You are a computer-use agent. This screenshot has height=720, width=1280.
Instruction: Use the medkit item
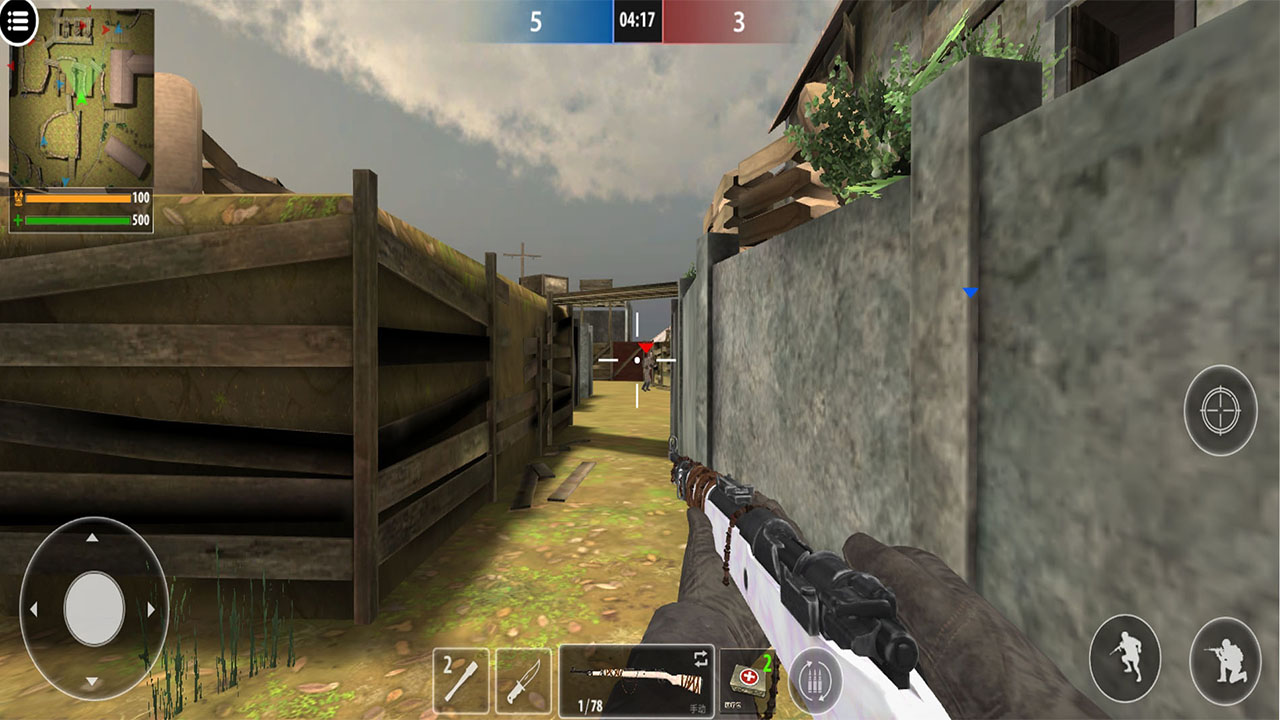tap(748, 681)
